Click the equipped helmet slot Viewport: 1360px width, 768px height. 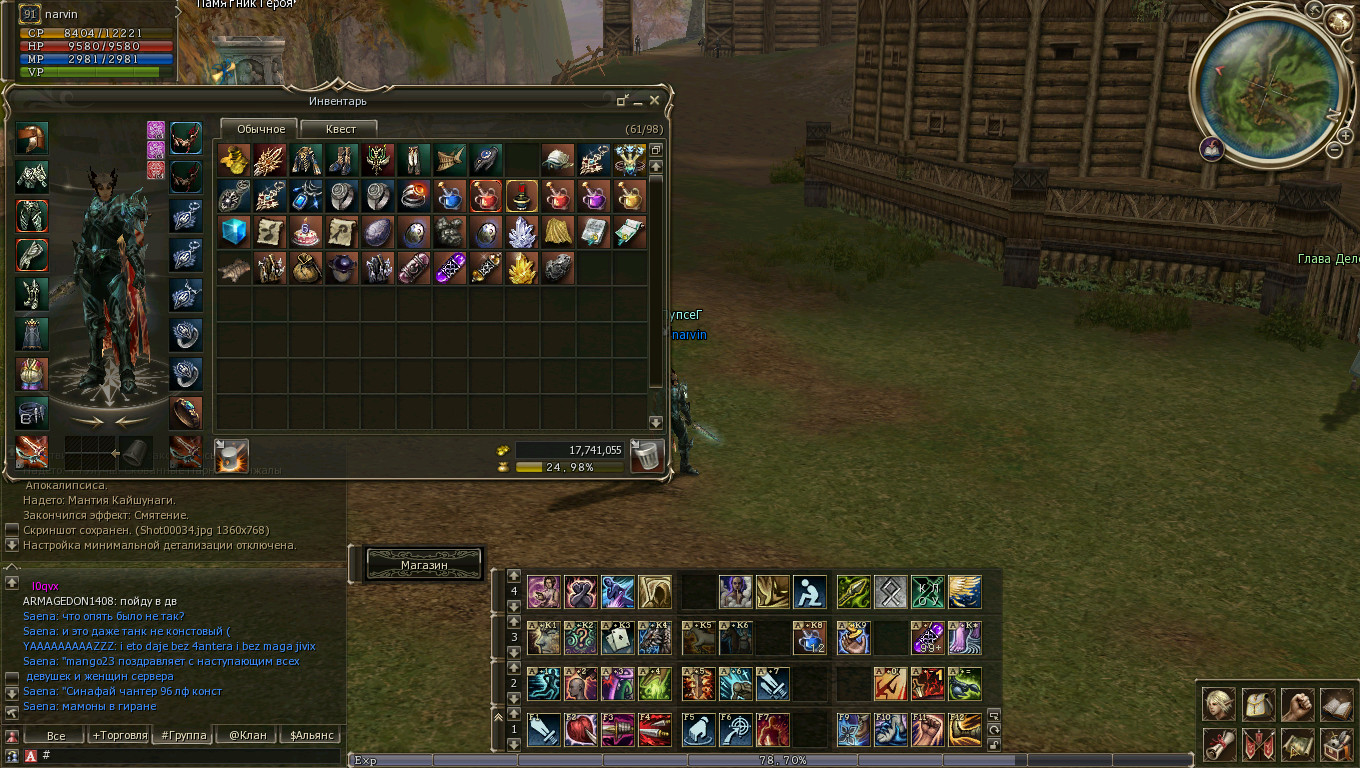(32, 138)
